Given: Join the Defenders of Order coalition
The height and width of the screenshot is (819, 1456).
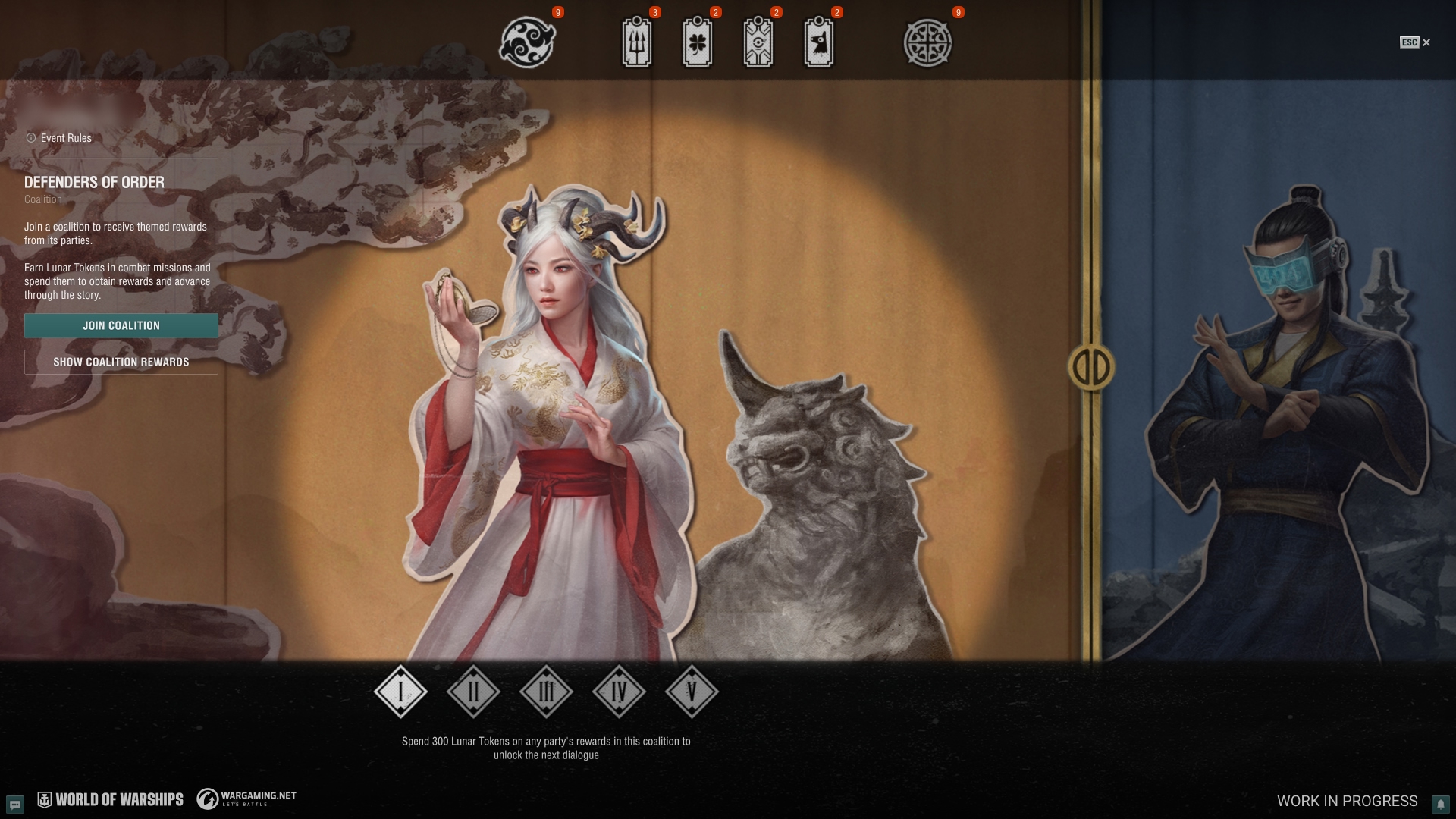Looking at the screenshot, I should click(121, 325).
